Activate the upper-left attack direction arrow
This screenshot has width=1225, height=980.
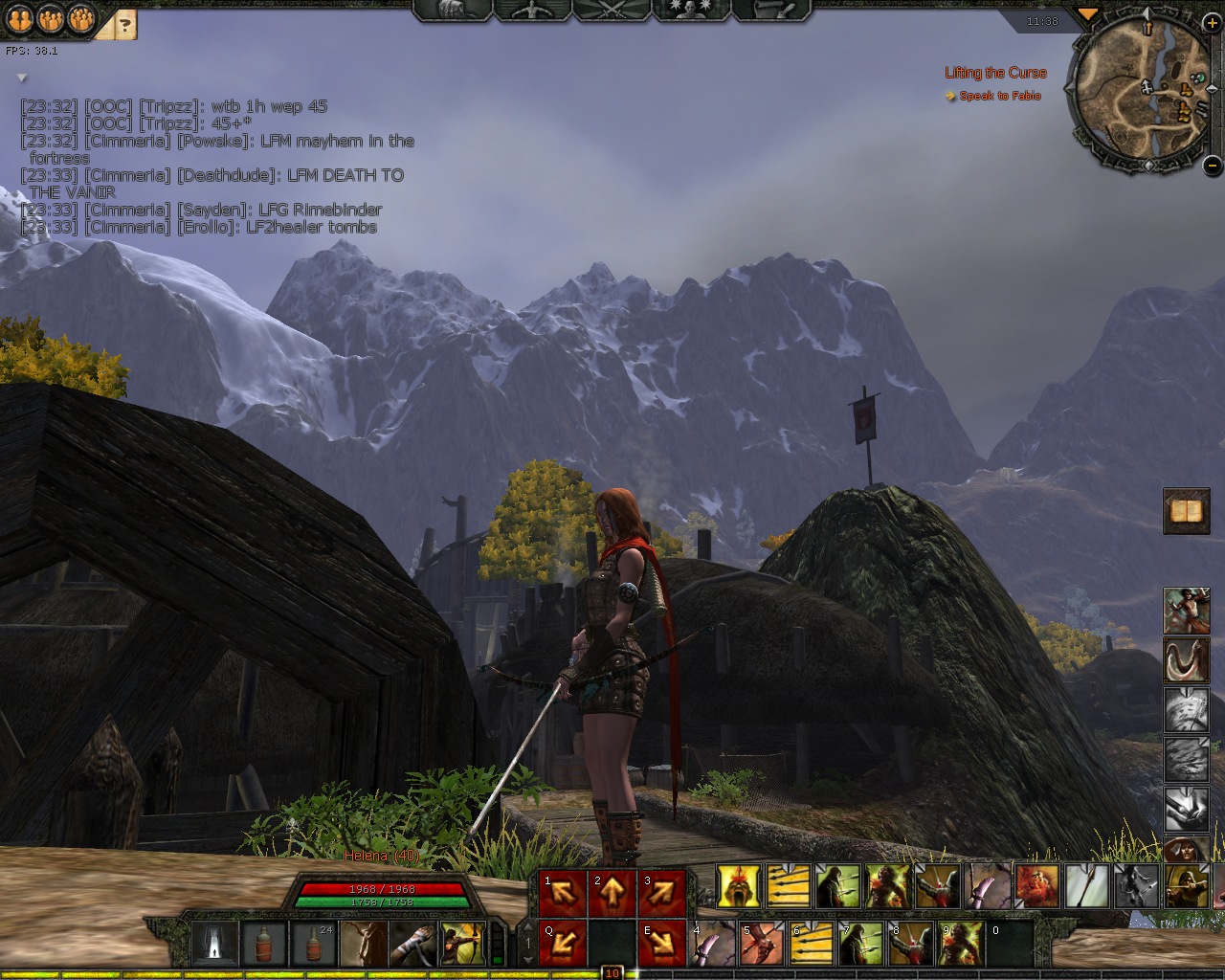coord(564,892)
